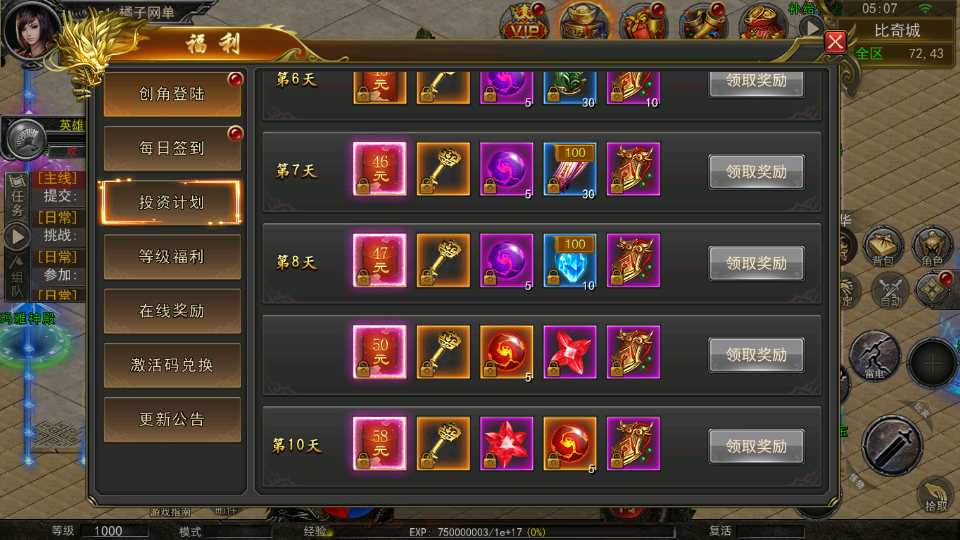Tap the 拾取 pickup button
The image size is (960, 540).
point(933,496)
